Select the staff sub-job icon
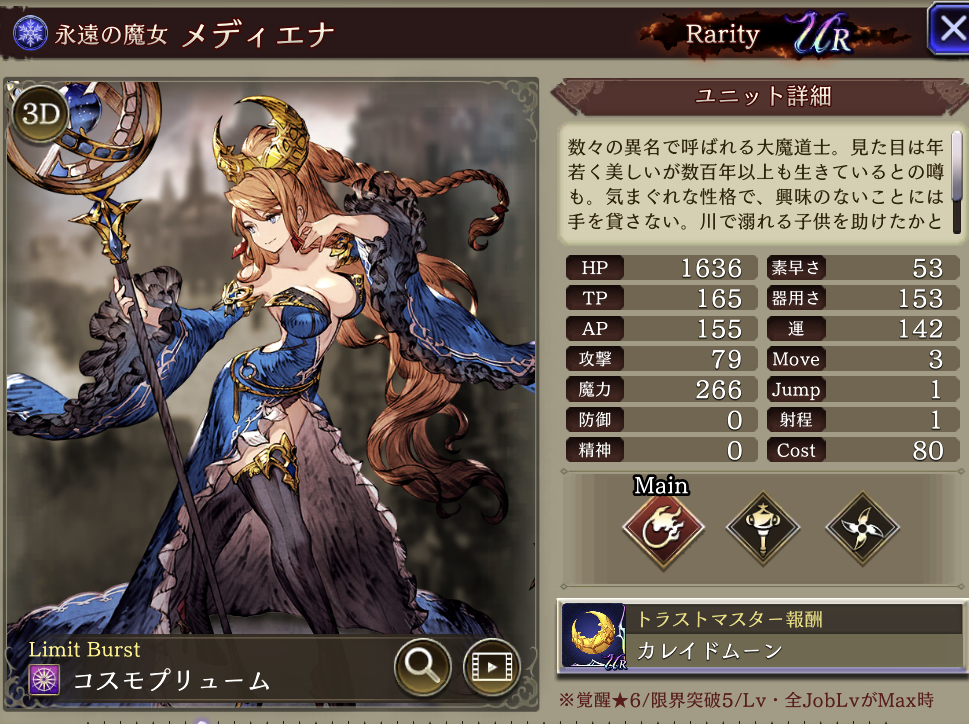 [x=762, y=530]
